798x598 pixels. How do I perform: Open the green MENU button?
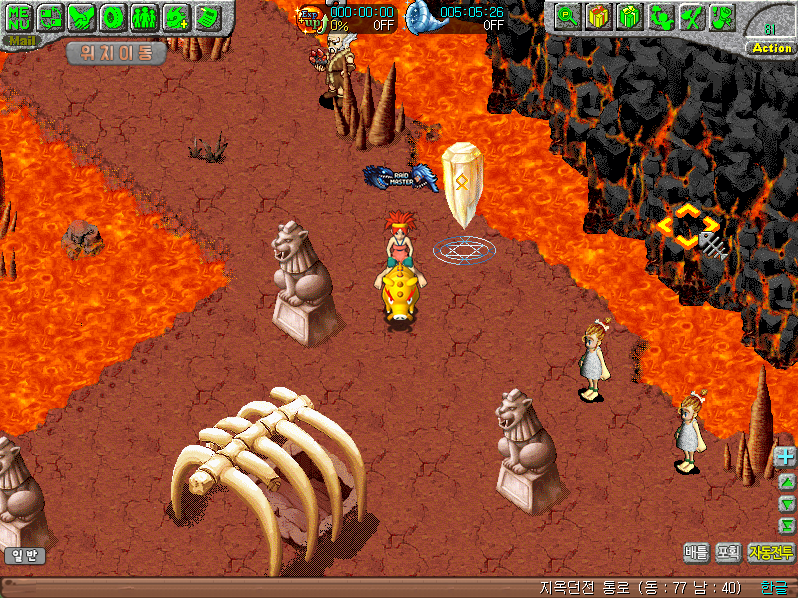coord(19,17)
